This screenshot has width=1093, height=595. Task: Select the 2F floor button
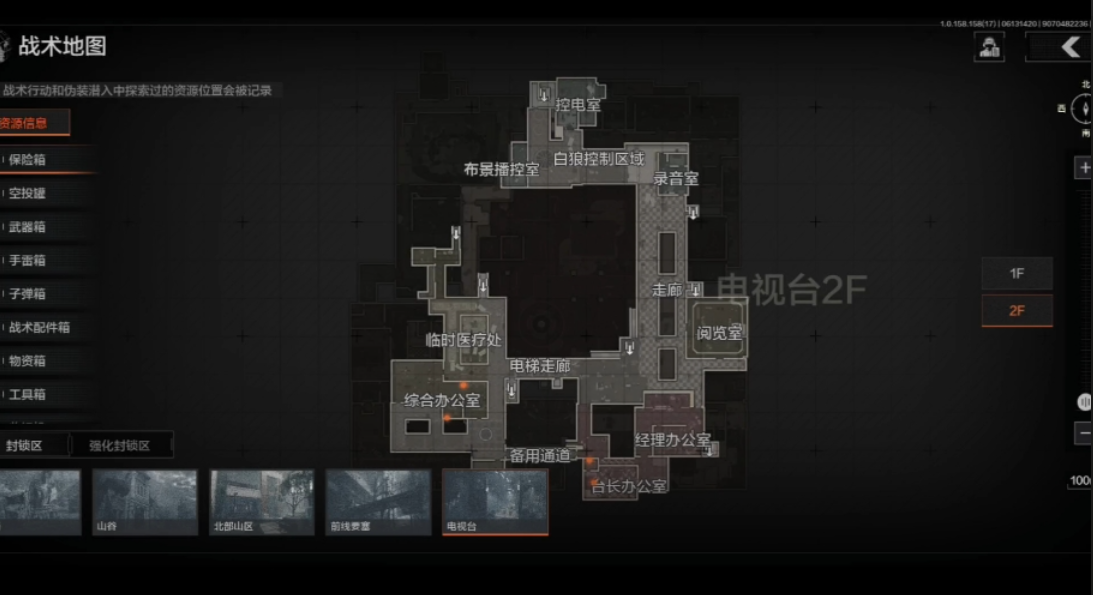click(1016, 310)
